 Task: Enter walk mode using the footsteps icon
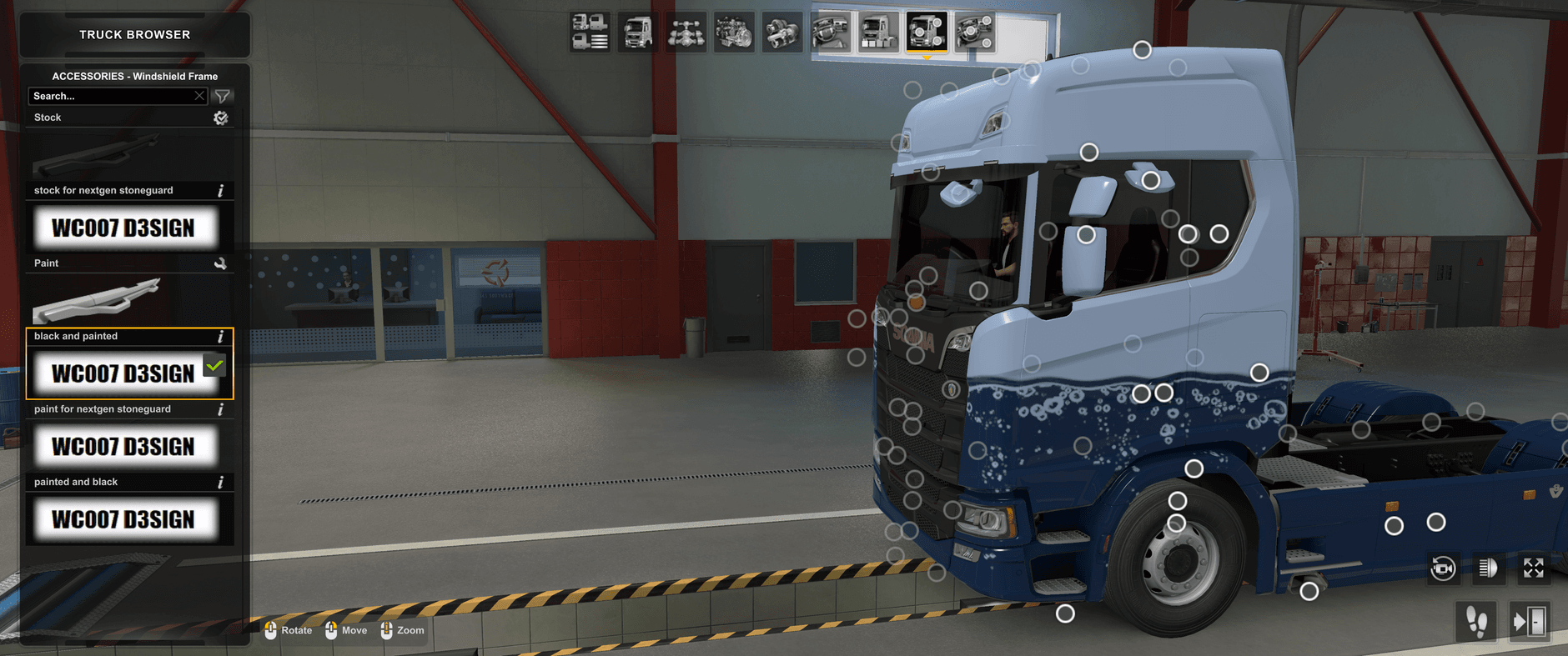pyautogui.click(x=1476, y=621)
